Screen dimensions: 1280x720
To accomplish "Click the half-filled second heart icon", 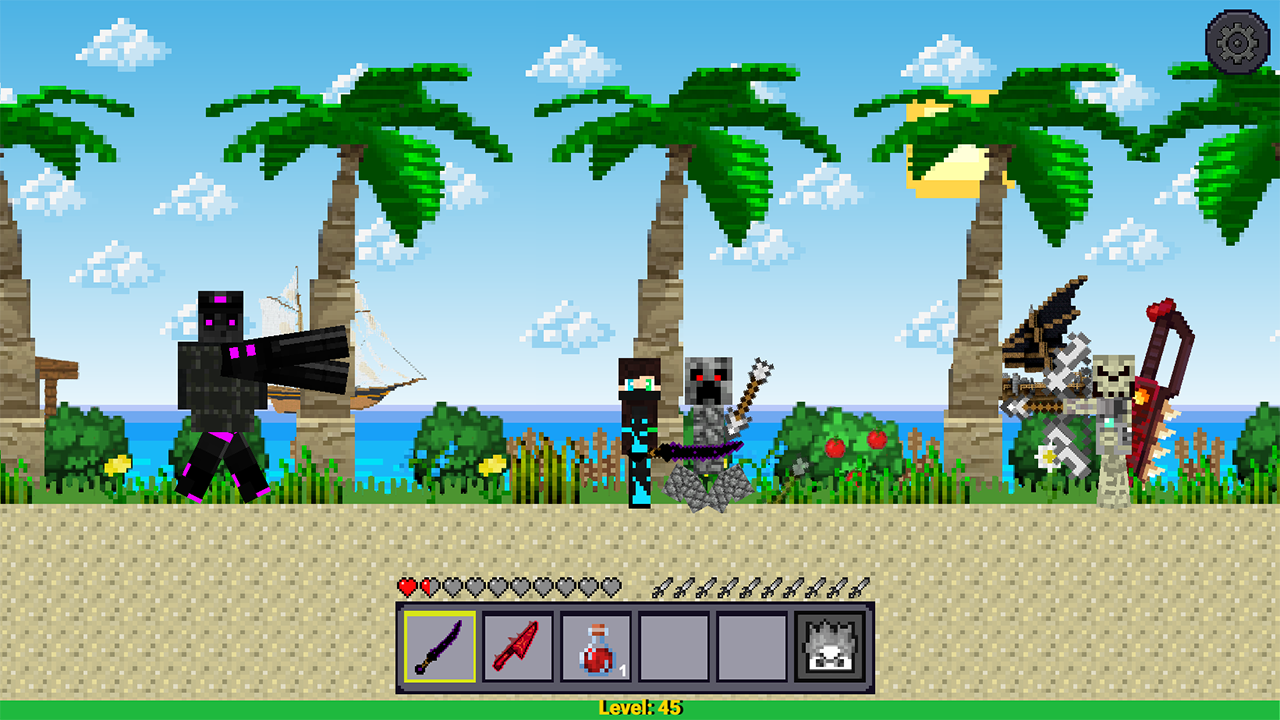I will click(429, 588).
